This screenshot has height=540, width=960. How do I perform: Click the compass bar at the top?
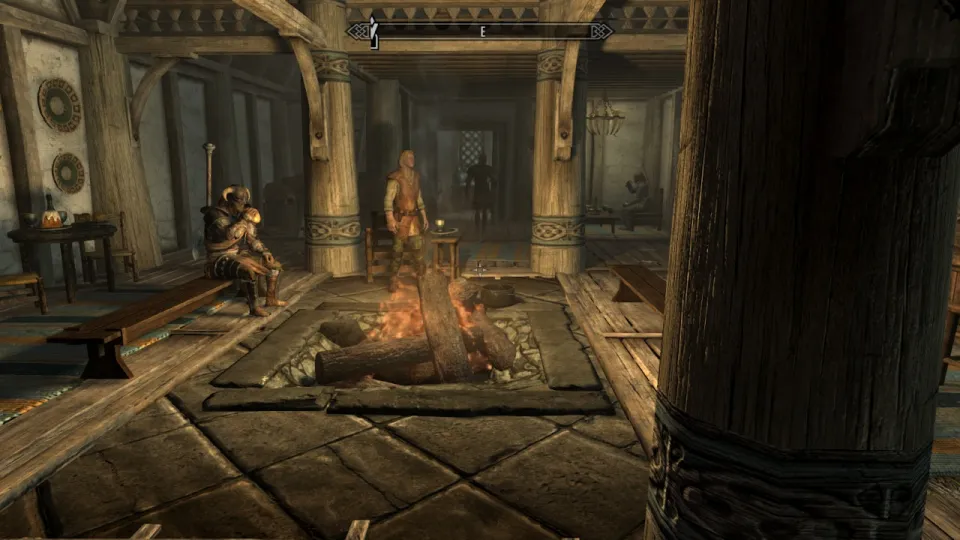(480, 31)
